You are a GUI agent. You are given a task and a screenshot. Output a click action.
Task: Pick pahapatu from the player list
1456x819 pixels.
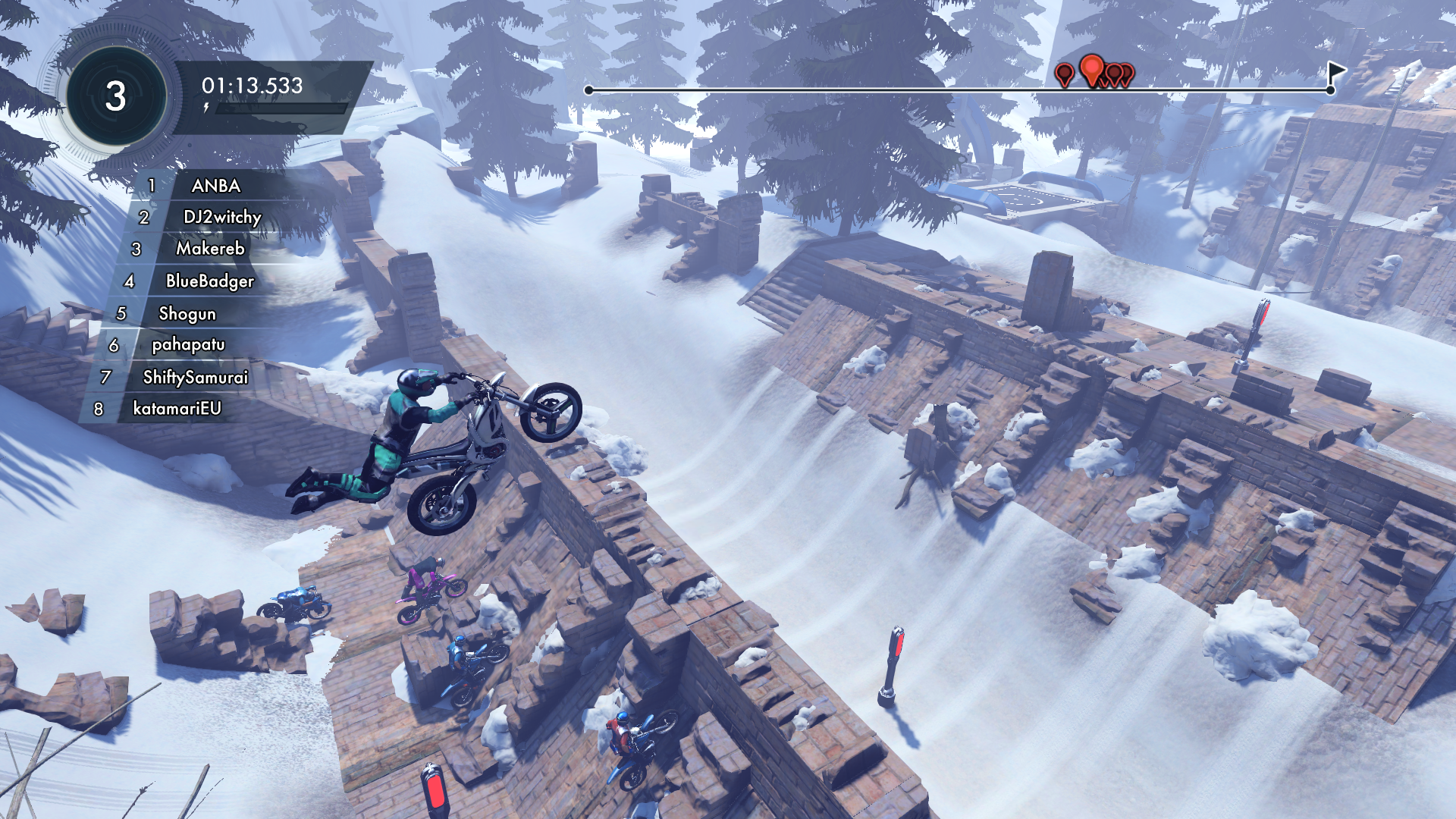(188, 345)
